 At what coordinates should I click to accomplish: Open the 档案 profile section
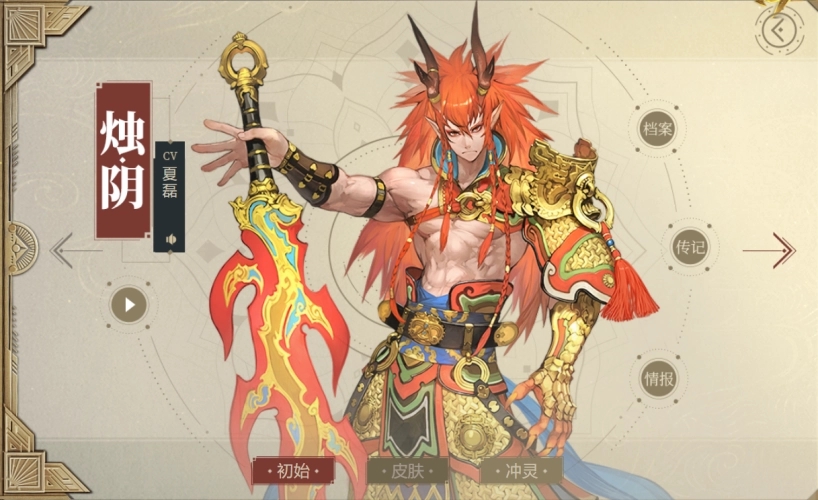click(x=660, y=130)
